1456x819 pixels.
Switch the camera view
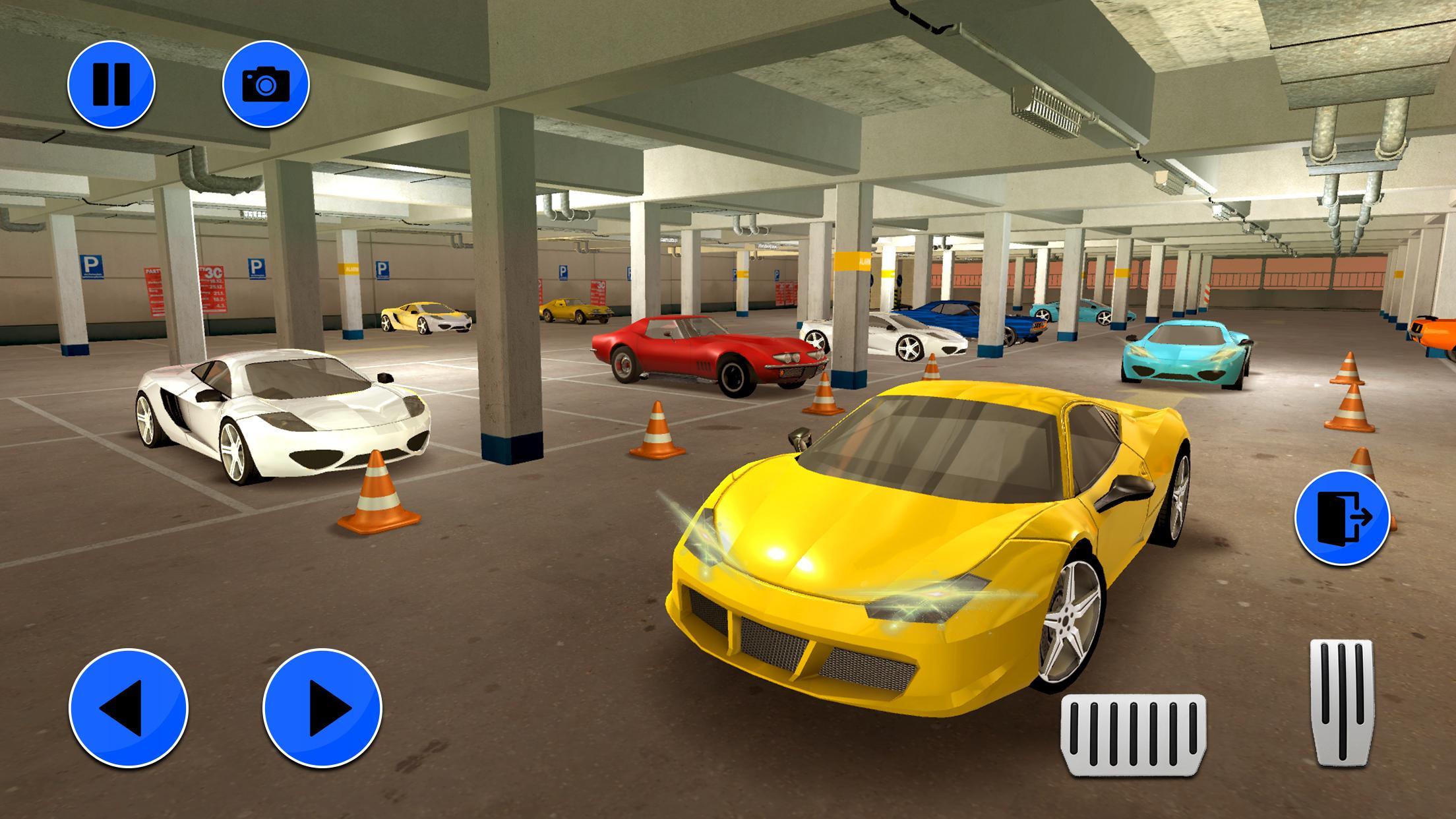pyautogui.click(x=266, y=84)
